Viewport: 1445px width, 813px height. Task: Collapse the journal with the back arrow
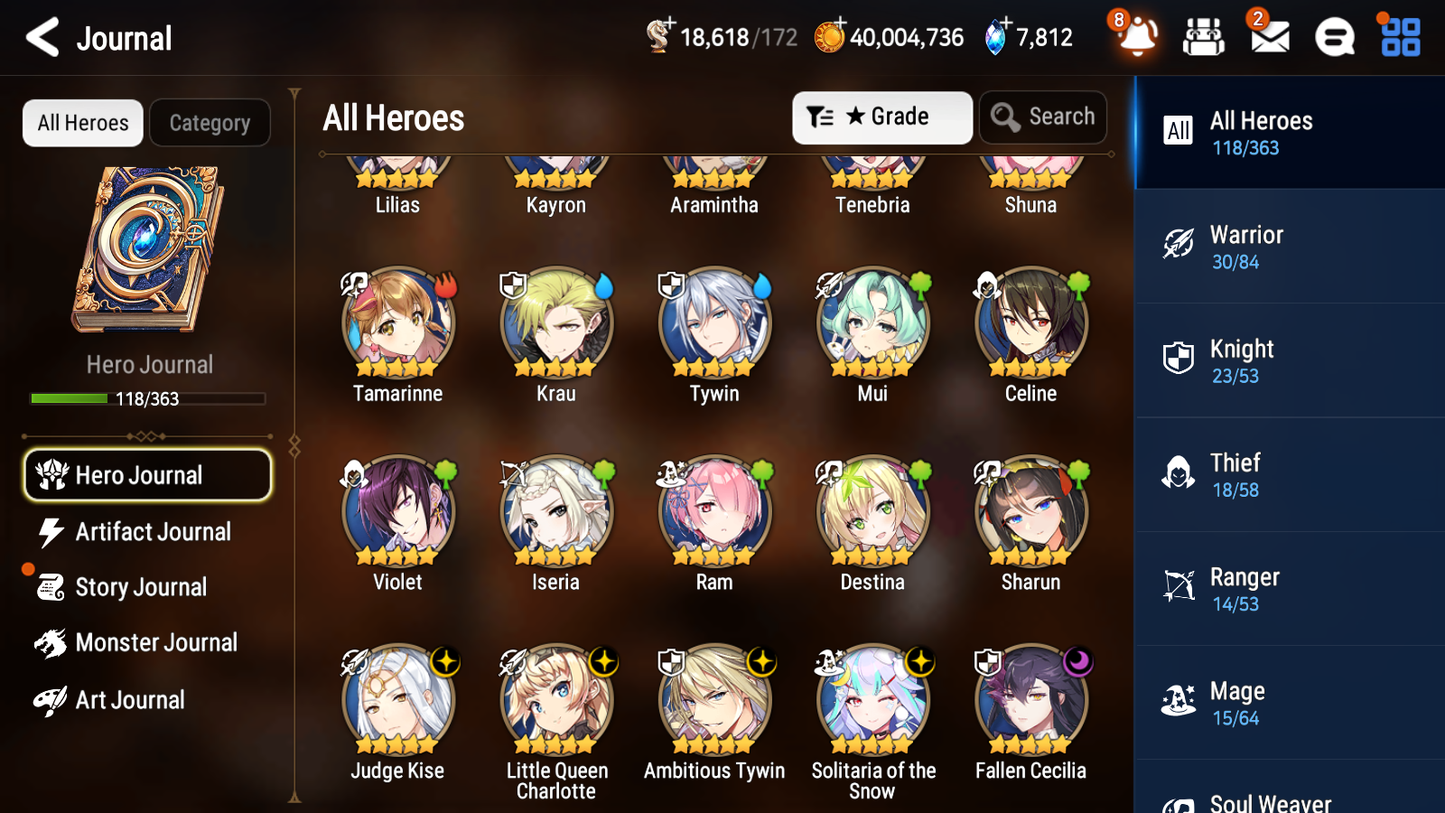click(x=43, y=36)
